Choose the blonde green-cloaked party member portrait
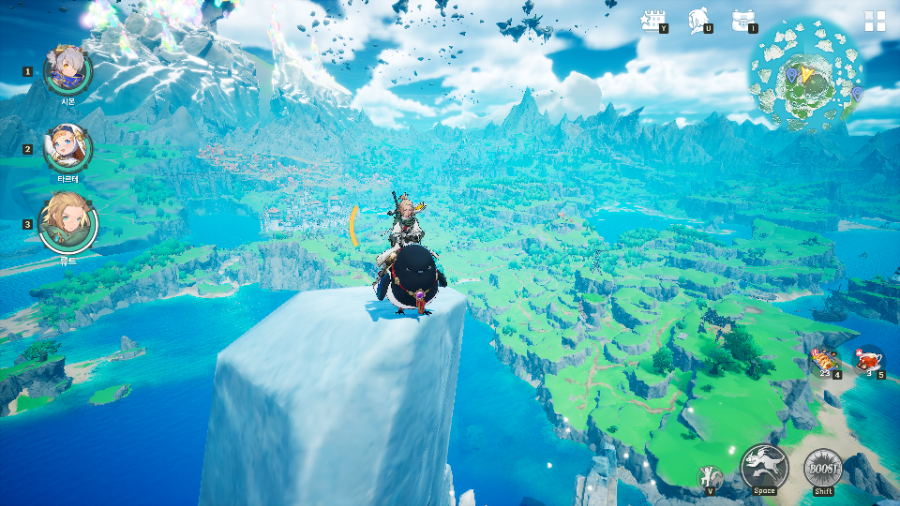This screenshot has width=900, height=506. pos(68,222)
